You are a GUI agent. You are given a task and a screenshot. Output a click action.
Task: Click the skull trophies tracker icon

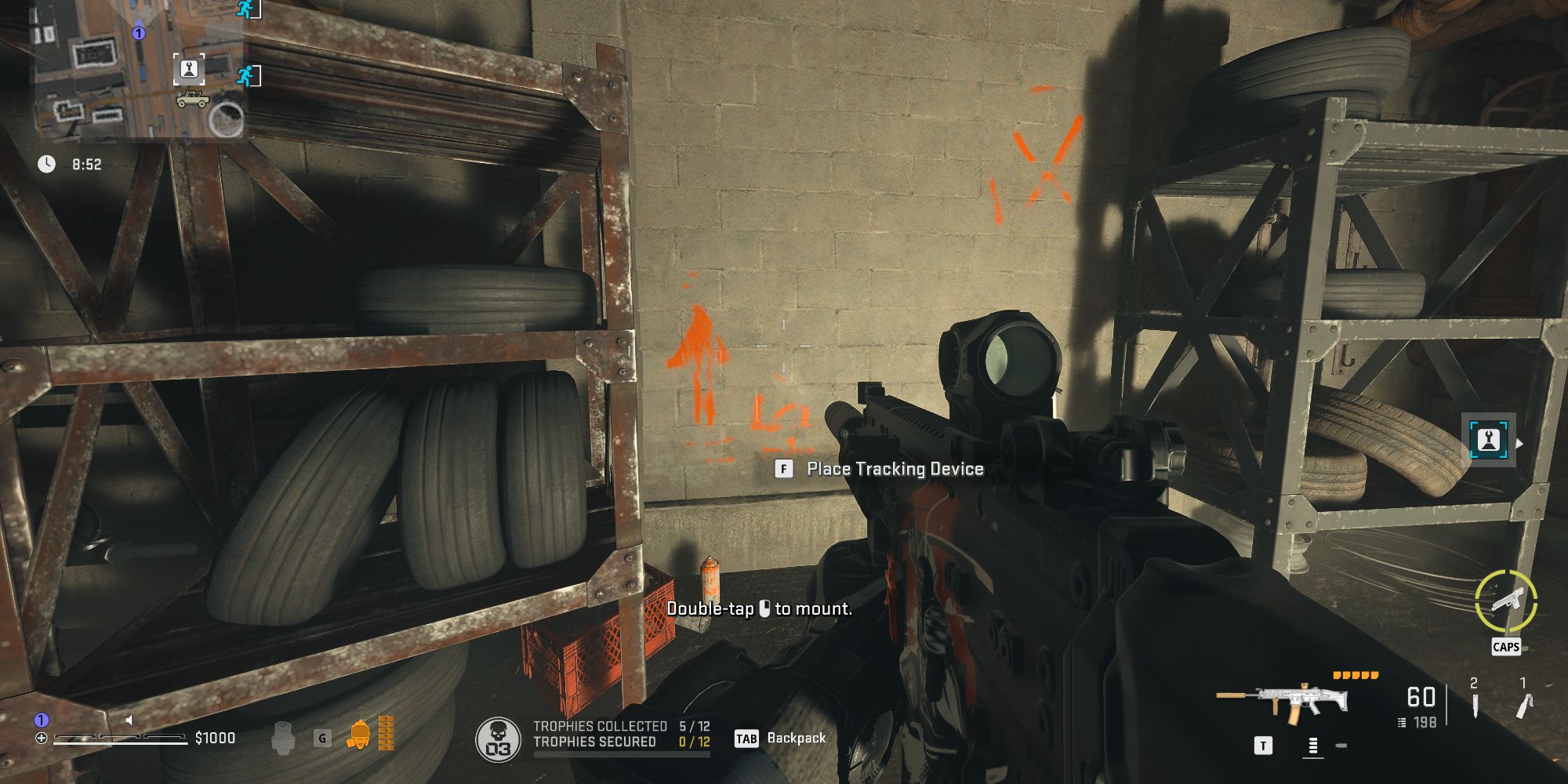[x=498, y=739]
